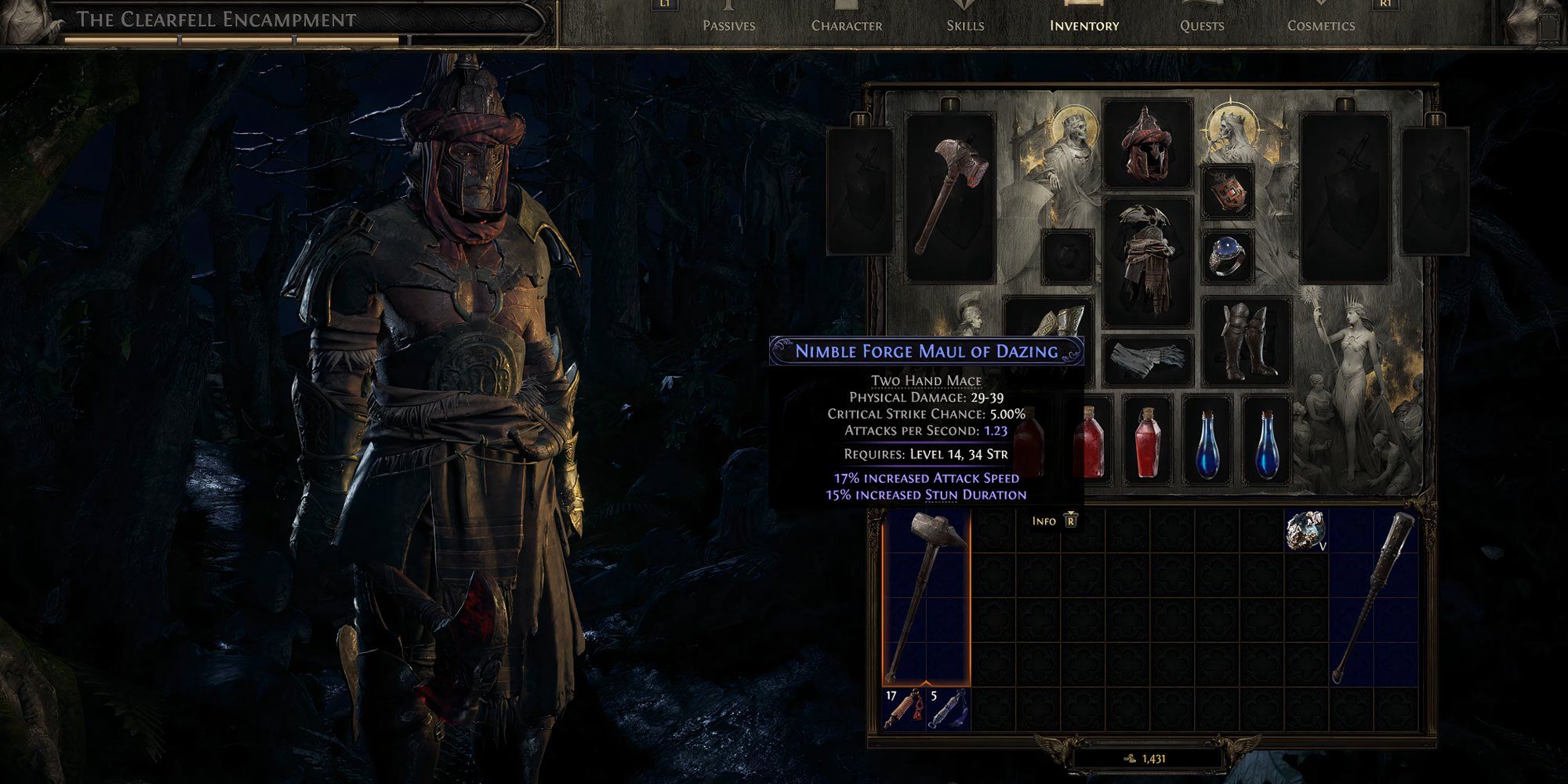1568x784 pixels.
Task: Show the Quests tab
Action: (x=1202, y=25)
